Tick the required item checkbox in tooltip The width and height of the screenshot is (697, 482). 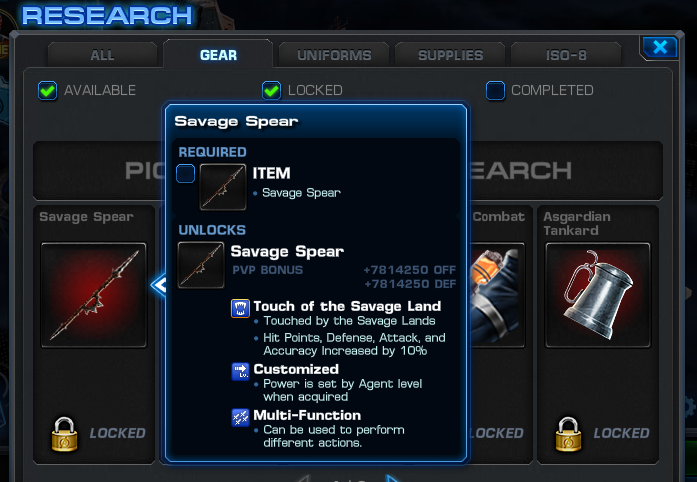[186, 175]
